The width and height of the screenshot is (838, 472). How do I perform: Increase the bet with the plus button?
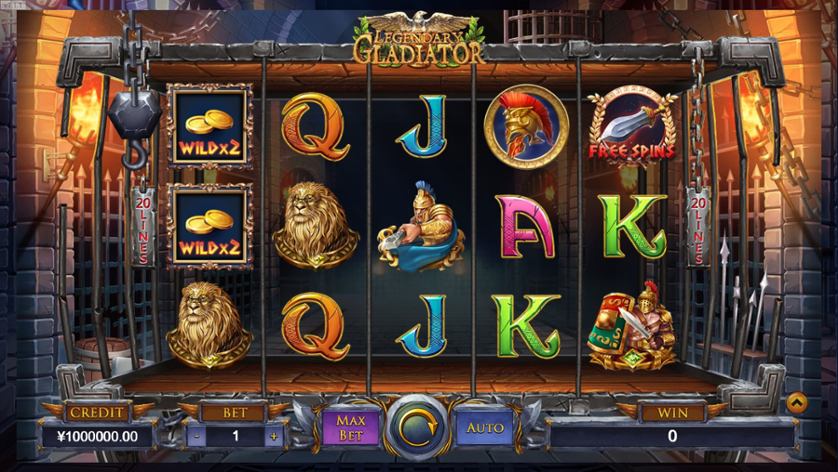tap(271, 436)
